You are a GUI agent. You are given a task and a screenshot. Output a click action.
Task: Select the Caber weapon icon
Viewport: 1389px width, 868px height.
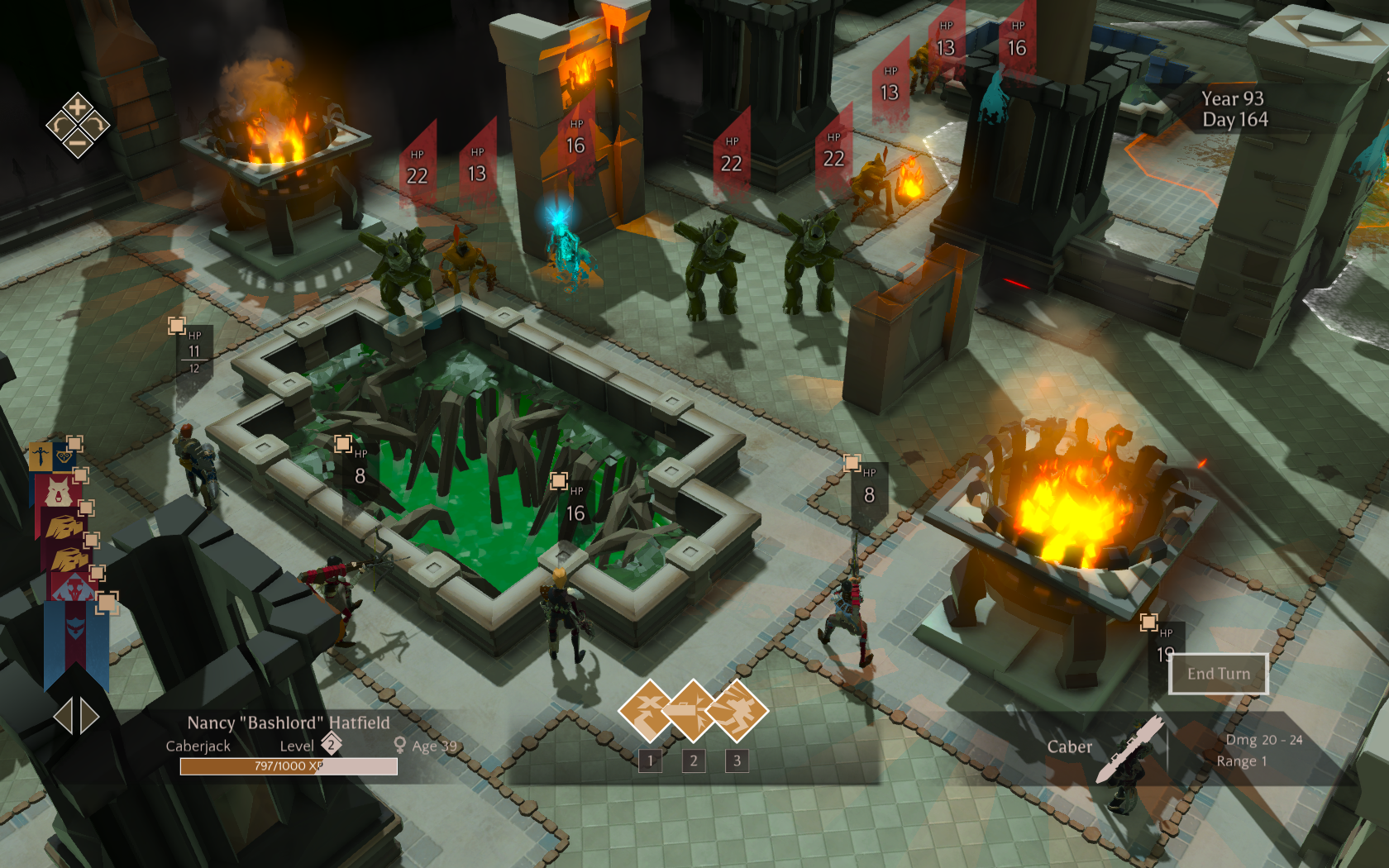(x=1129, y=748)
